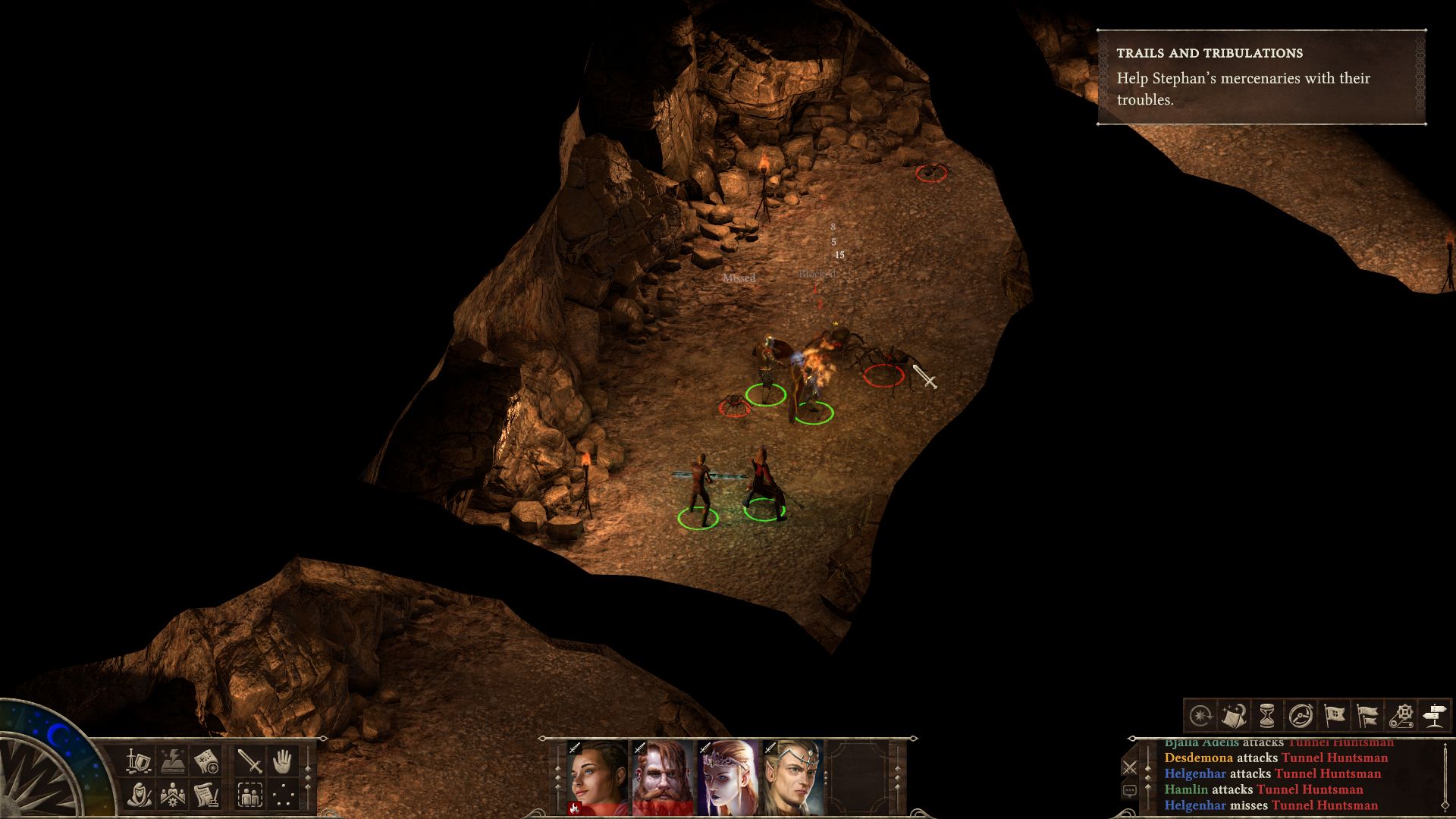Open the dotted formation icon
The image size is (1456, 819).
pyautogui.click(x=283, y=794)
